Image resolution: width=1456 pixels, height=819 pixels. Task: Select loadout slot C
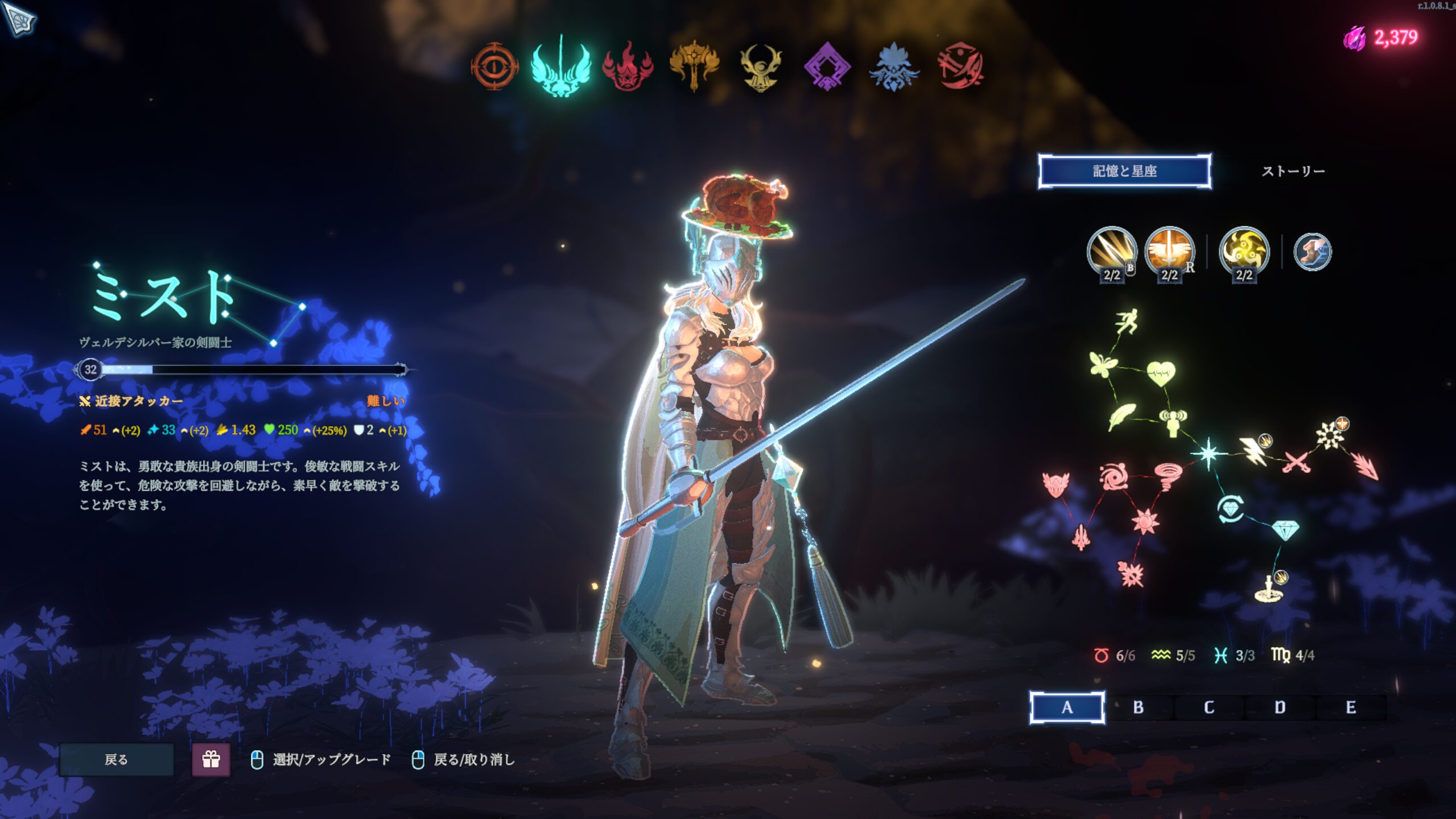(1209, 707)
